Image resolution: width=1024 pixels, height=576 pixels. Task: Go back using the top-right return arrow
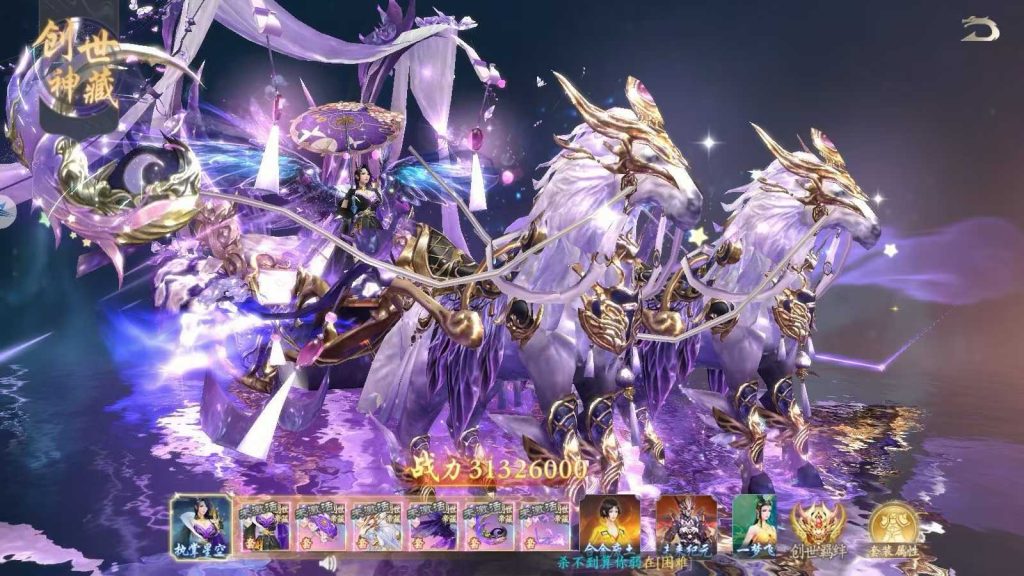click(x=980, y=29)
